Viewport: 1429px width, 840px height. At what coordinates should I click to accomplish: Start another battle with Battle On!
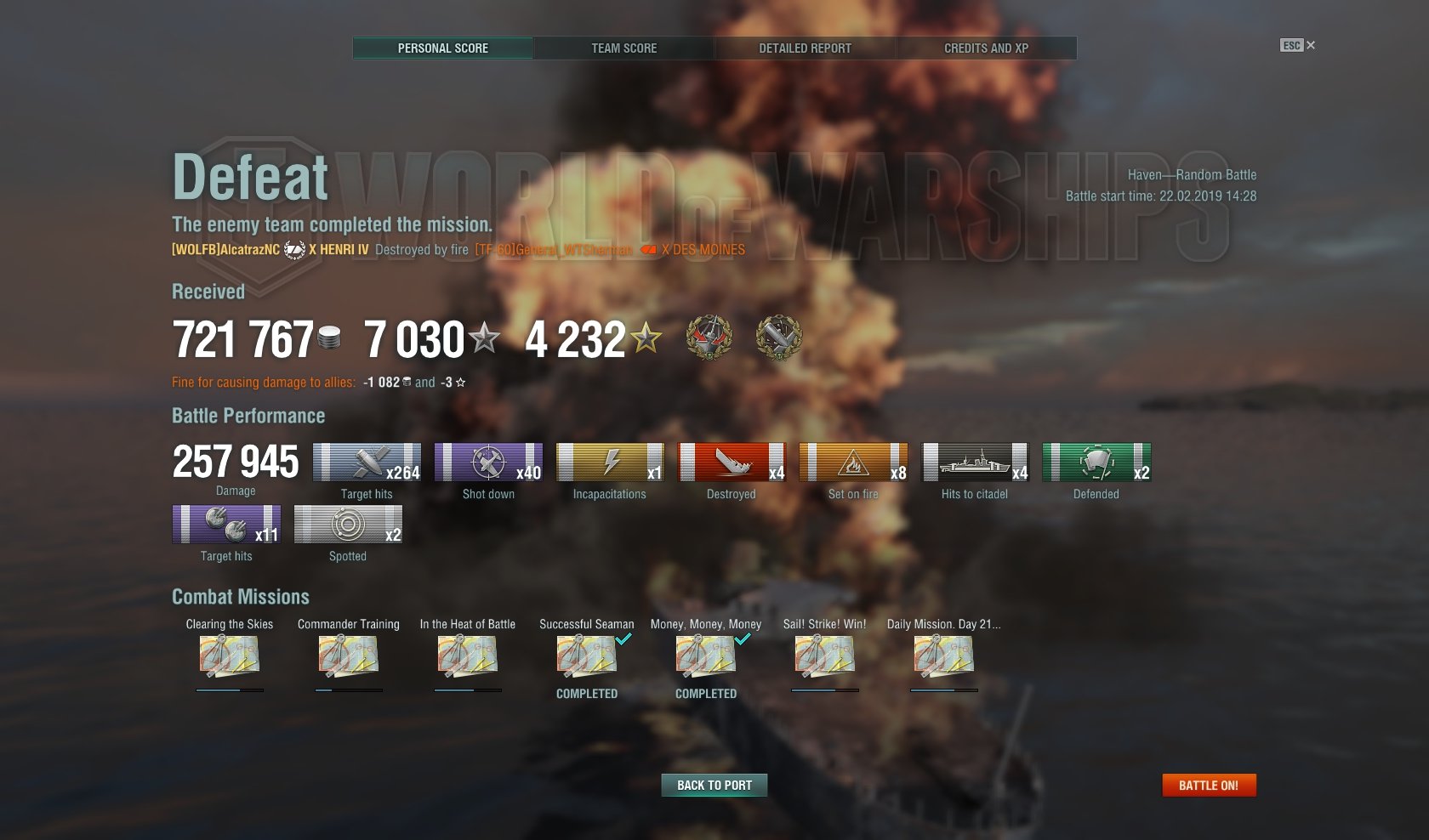[1209, 786]
